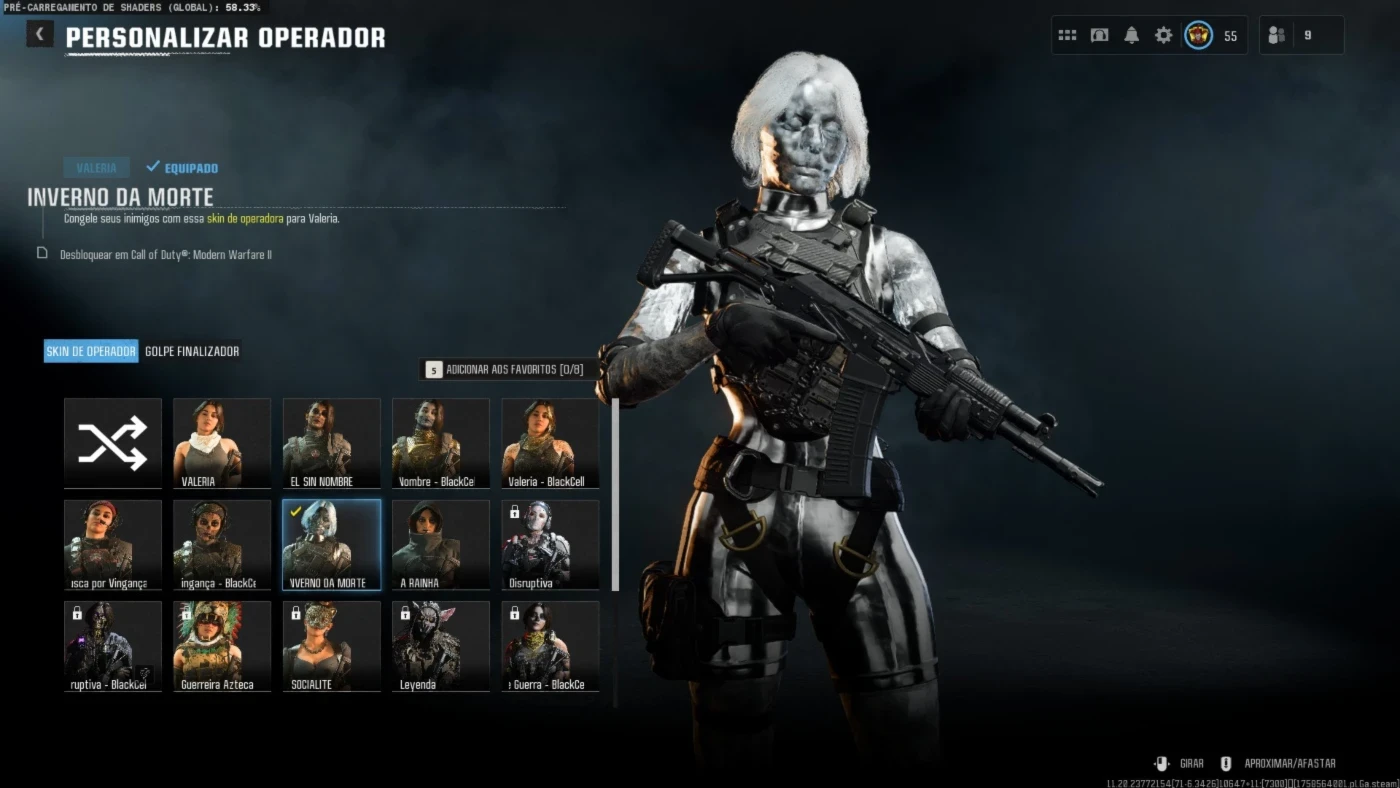Open the settings gear icon
This screenshot has width=1400, height=788.
1163,36
